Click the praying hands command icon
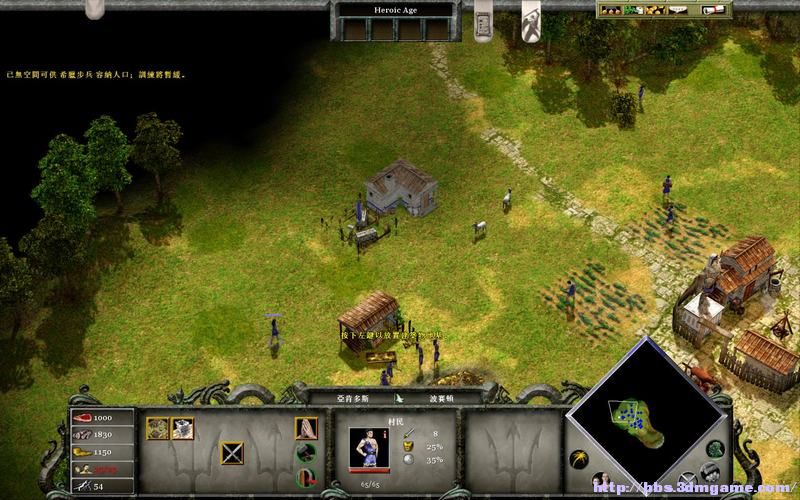 306,428
